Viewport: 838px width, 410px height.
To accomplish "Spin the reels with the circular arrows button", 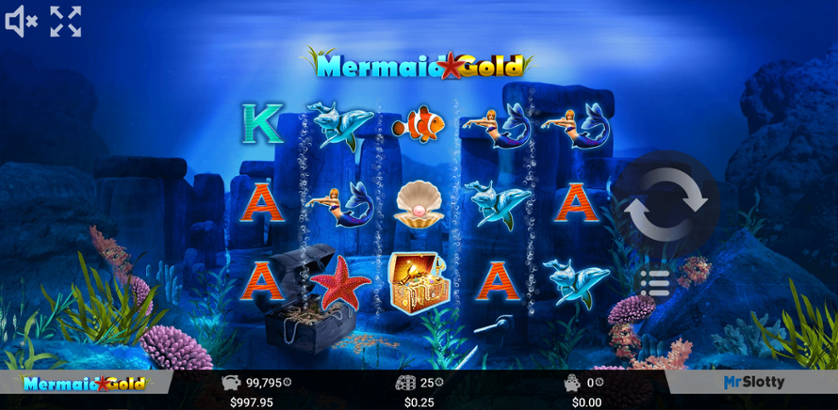I will 665,207.
